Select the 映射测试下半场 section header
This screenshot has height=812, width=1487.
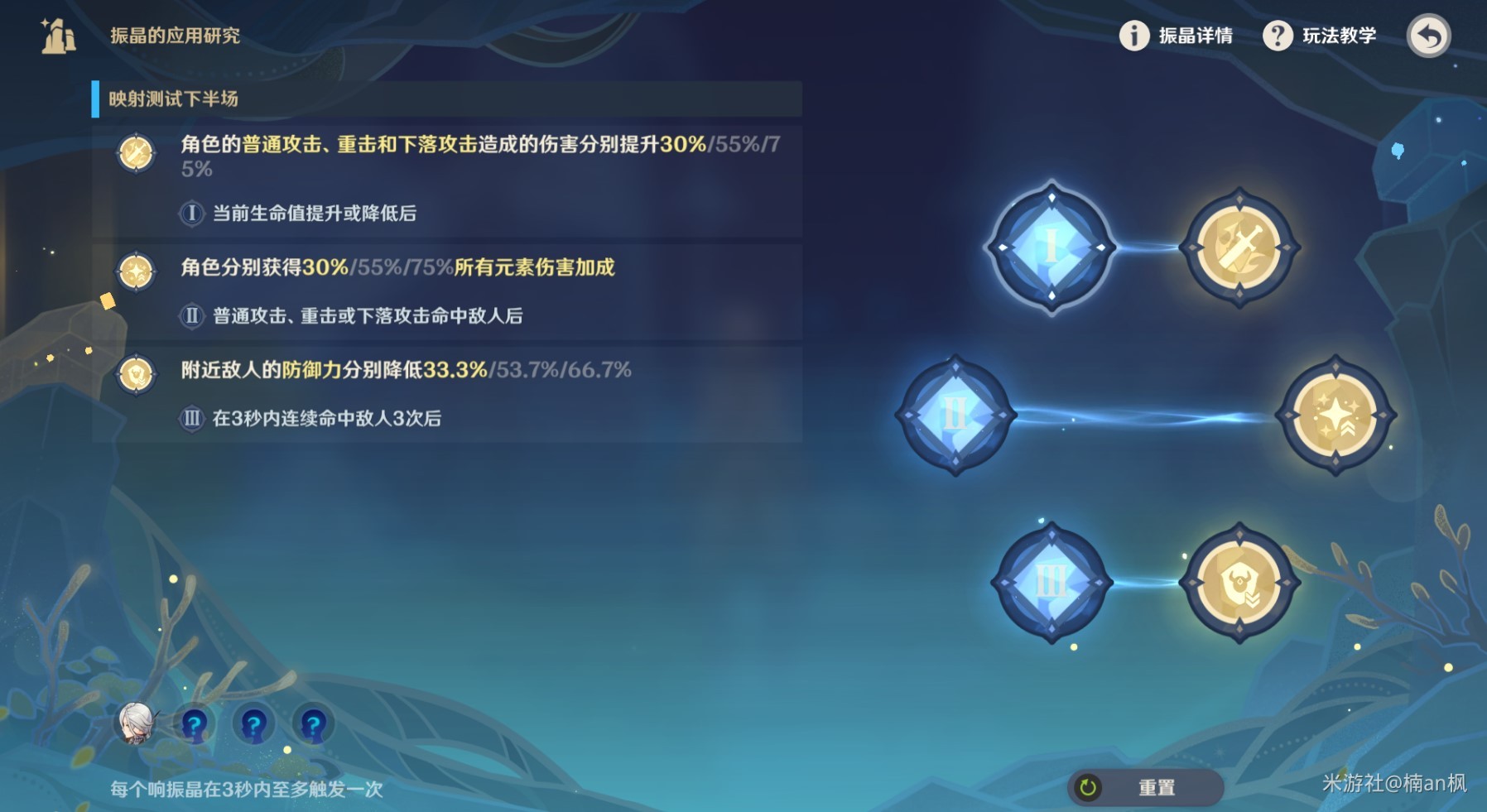[x=174, y=97]
